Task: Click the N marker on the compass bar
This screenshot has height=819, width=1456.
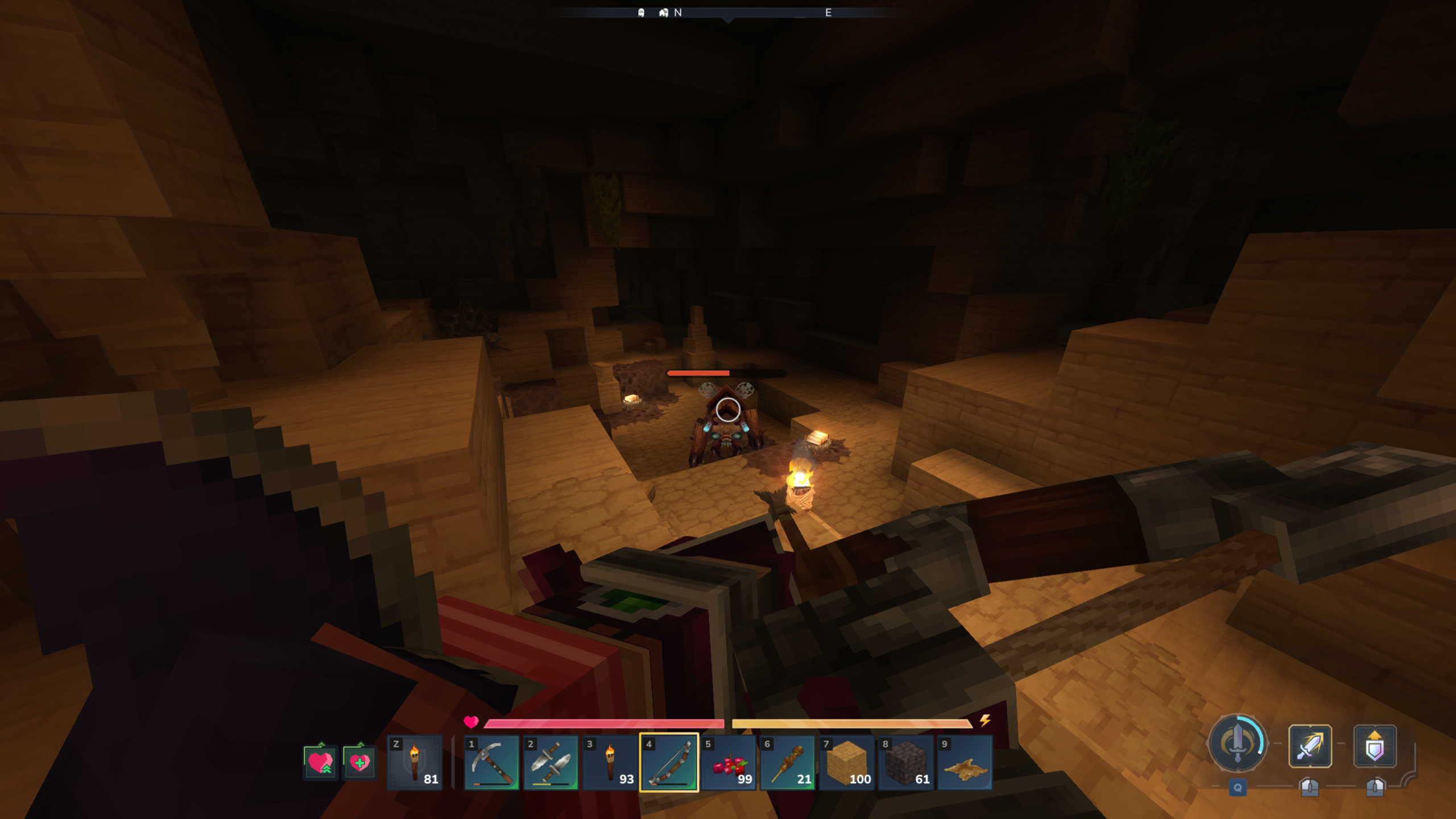Action: point(677,12)
